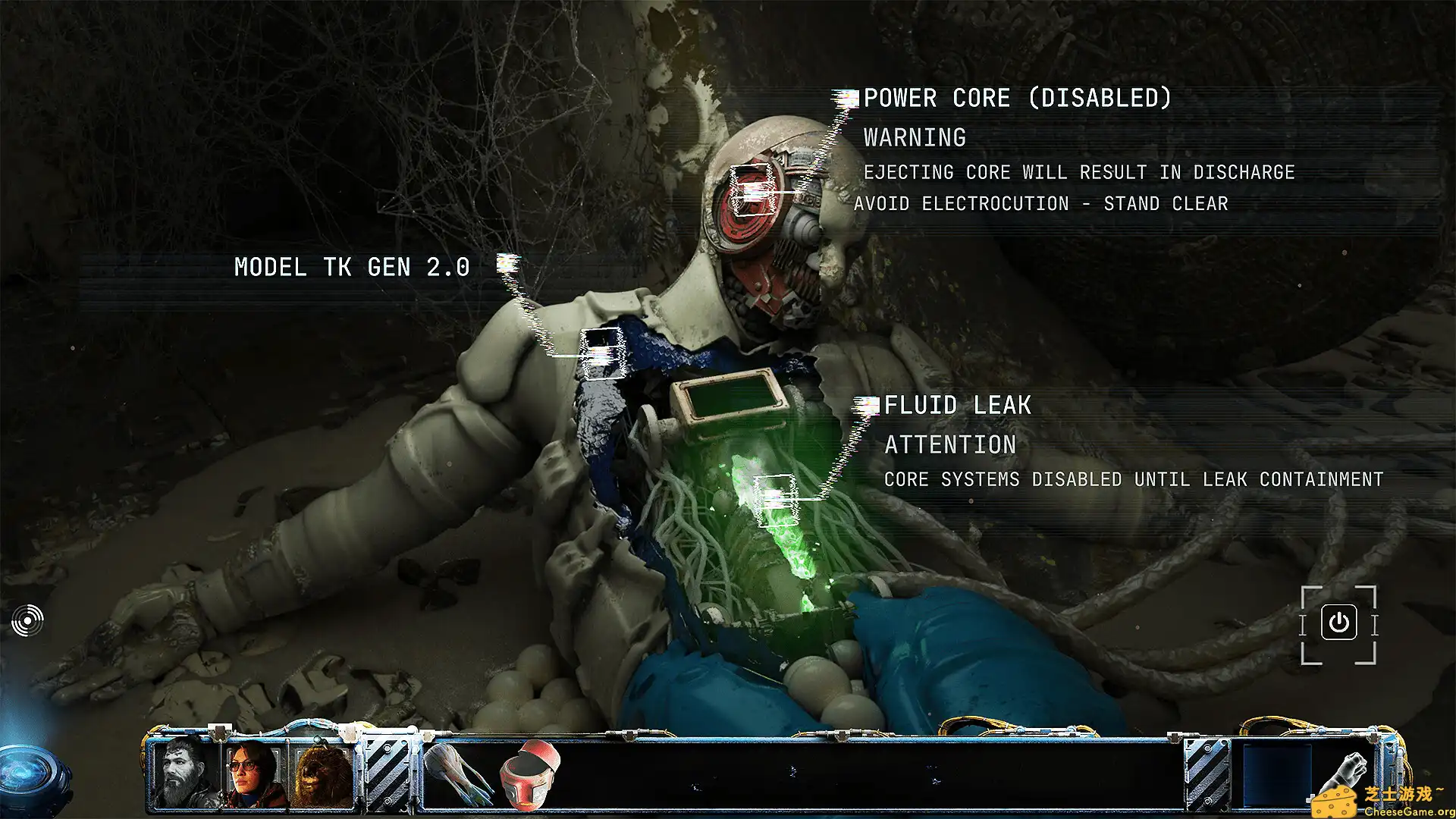1456x819 pixels.
Task: Activate the power button in brackets
Action: click(x=1338, y=623)
